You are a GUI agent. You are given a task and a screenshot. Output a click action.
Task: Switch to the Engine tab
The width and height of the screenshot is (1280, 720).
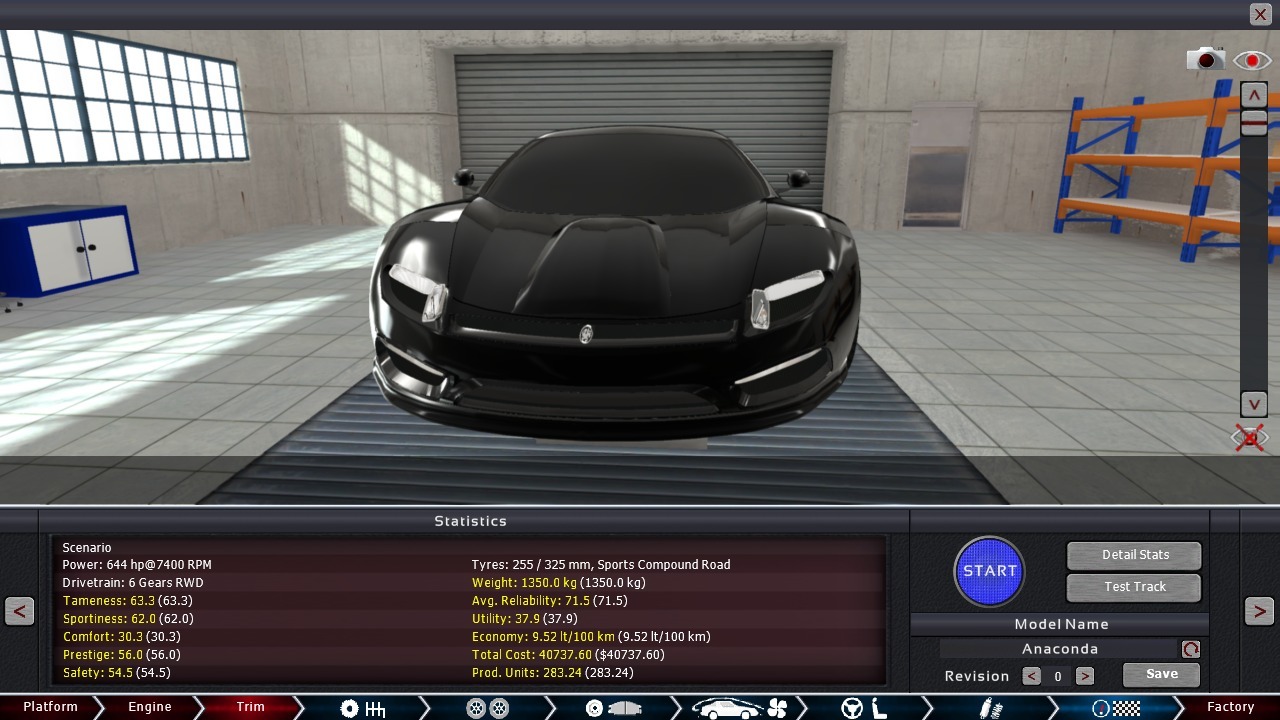pyautogui.click(x=150, y=707)
